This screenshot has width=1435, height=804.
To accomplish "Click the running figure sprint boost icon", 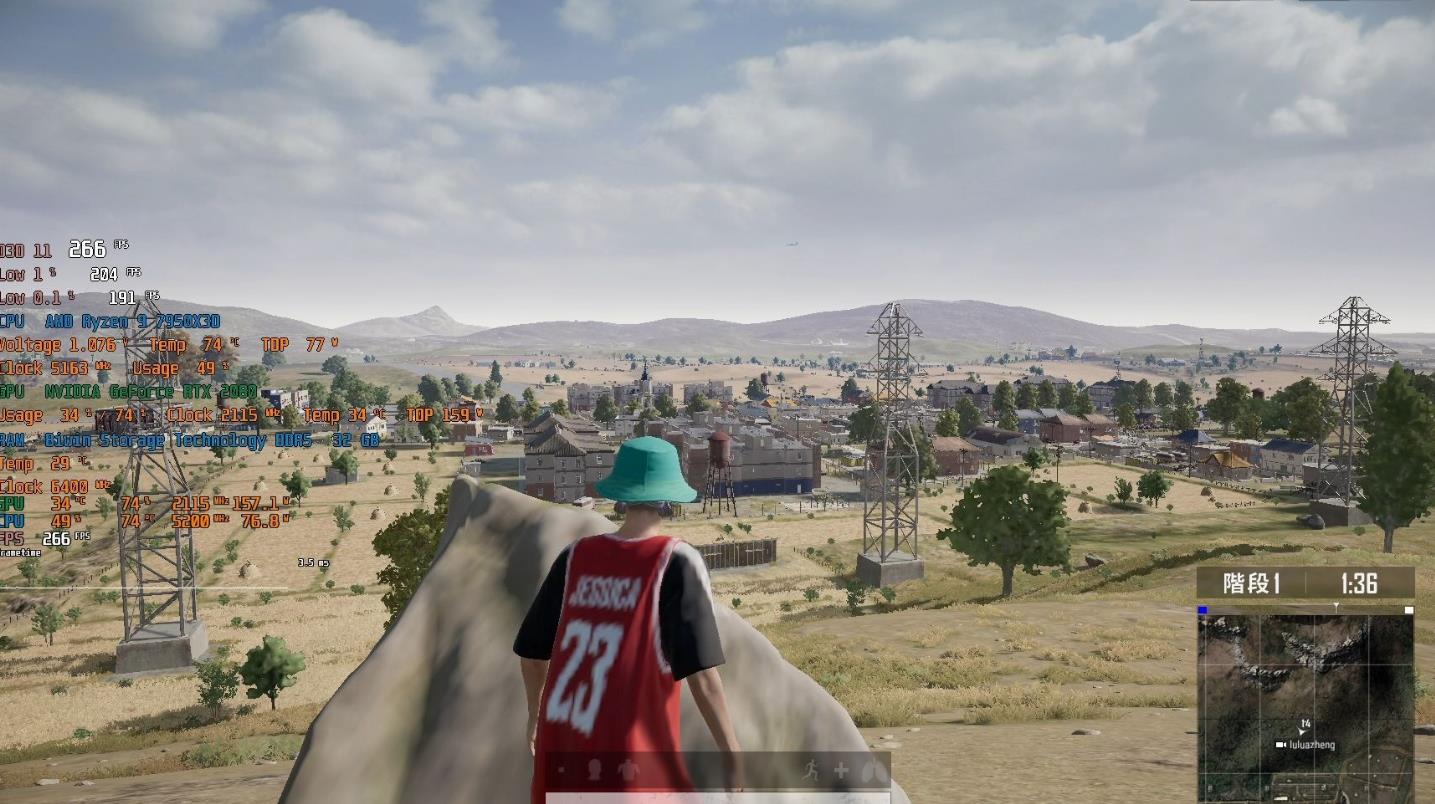I will [x=809, y=770].
